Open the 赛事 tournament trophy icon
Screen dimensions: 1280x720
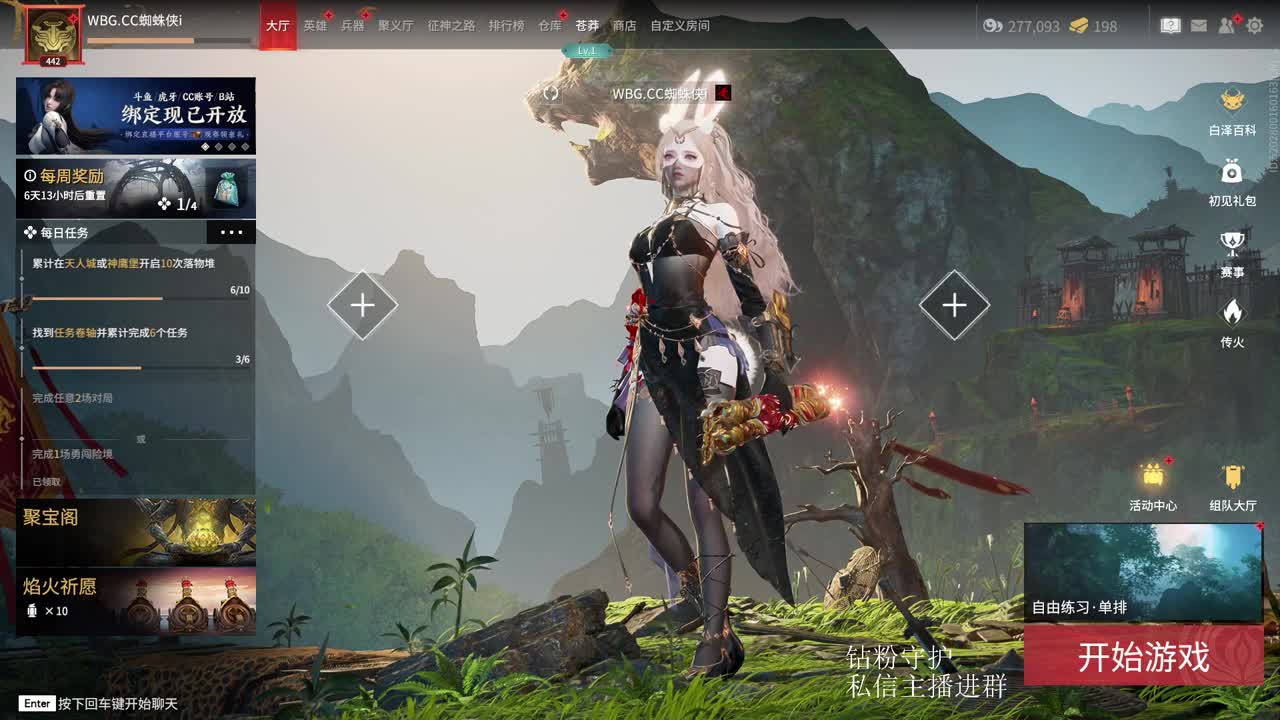1232,251
